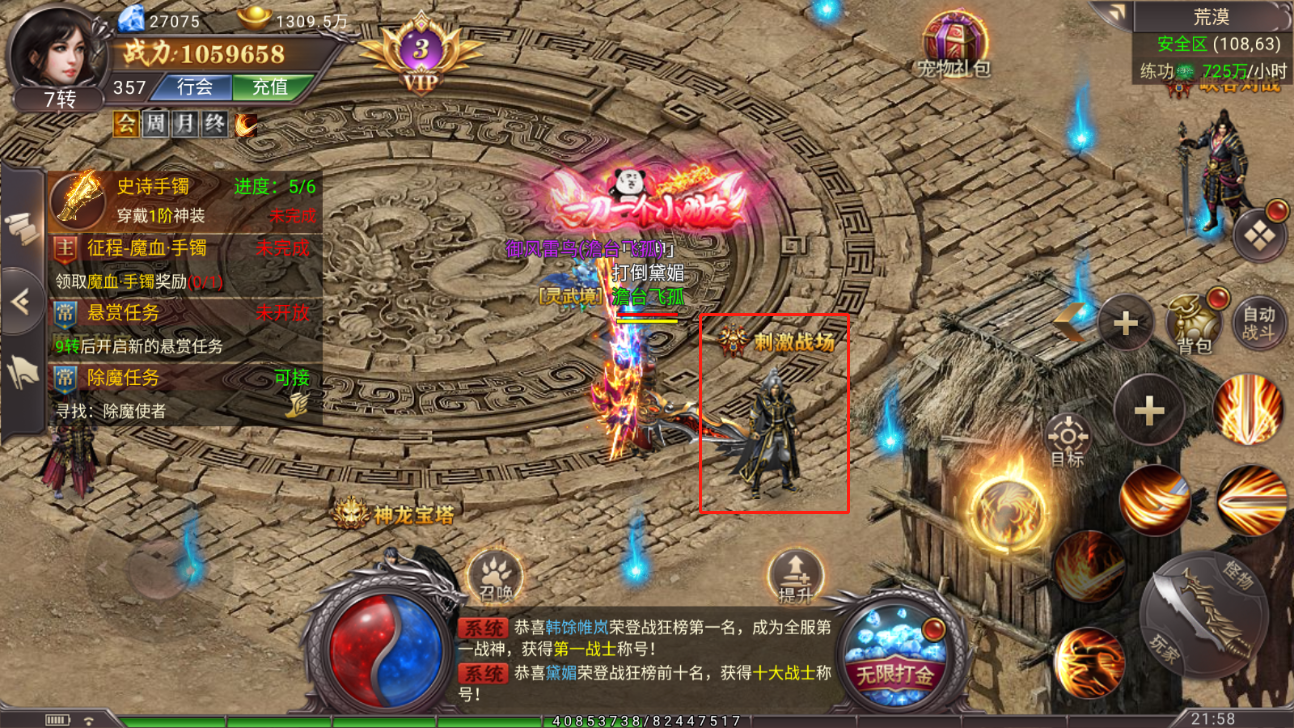Toggle 自动战斗 auto battle
The width and height of the screenshot is (1294, 728).
1258,324
